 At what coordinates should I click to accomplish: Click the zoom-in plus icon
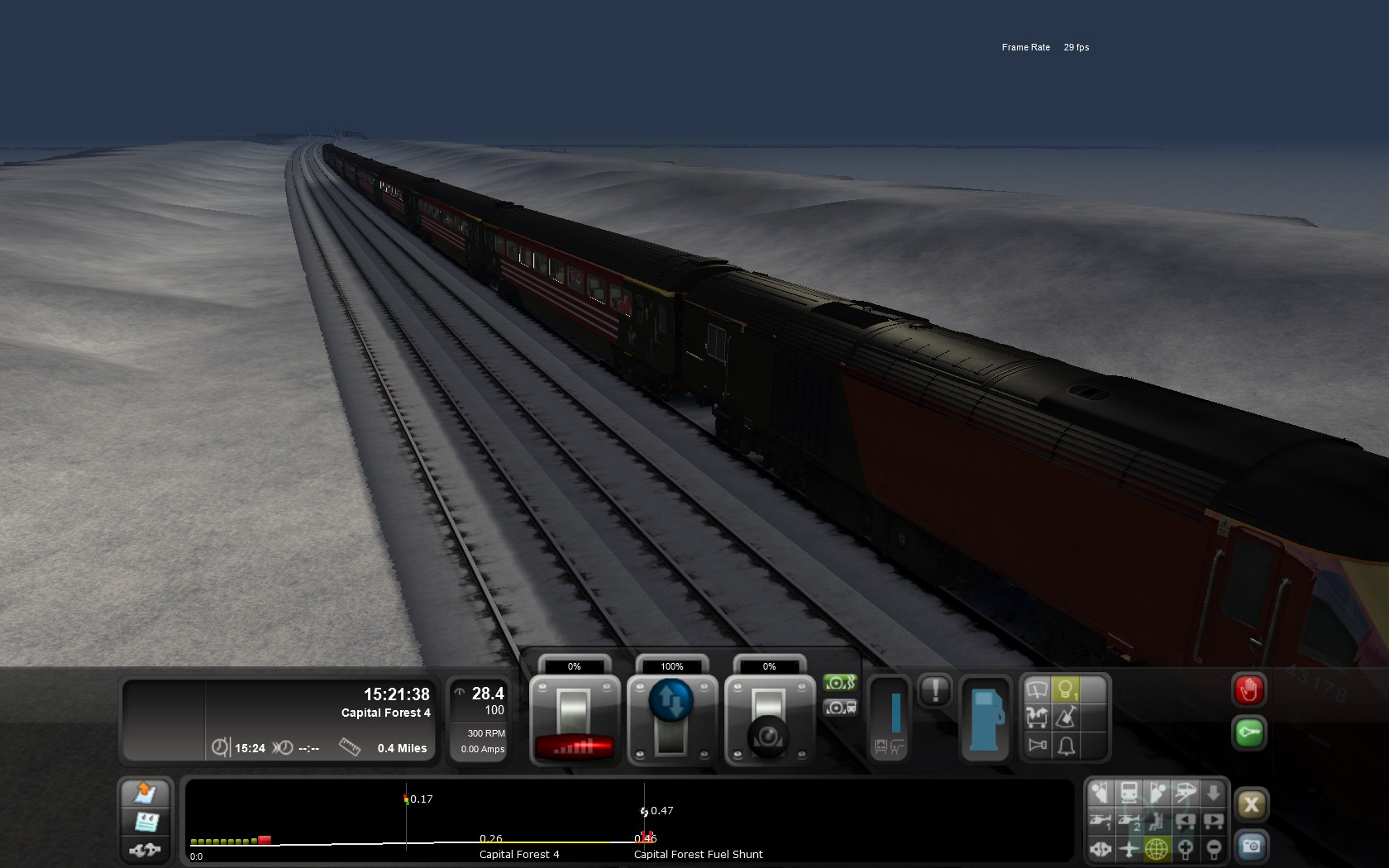tap(1185, 848)
